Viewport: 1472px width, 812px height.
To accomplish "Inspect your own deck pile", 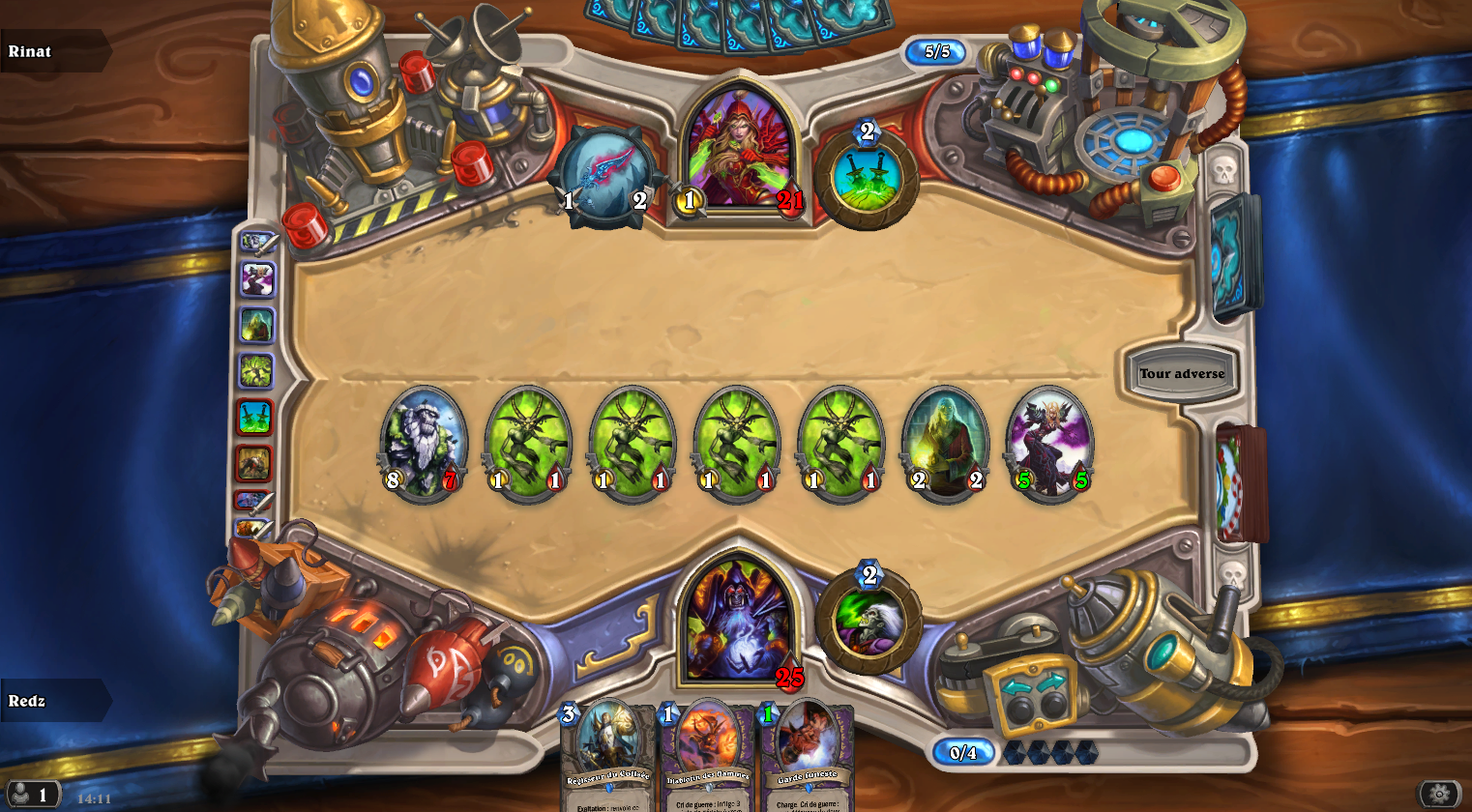I will pos(1241,483).
